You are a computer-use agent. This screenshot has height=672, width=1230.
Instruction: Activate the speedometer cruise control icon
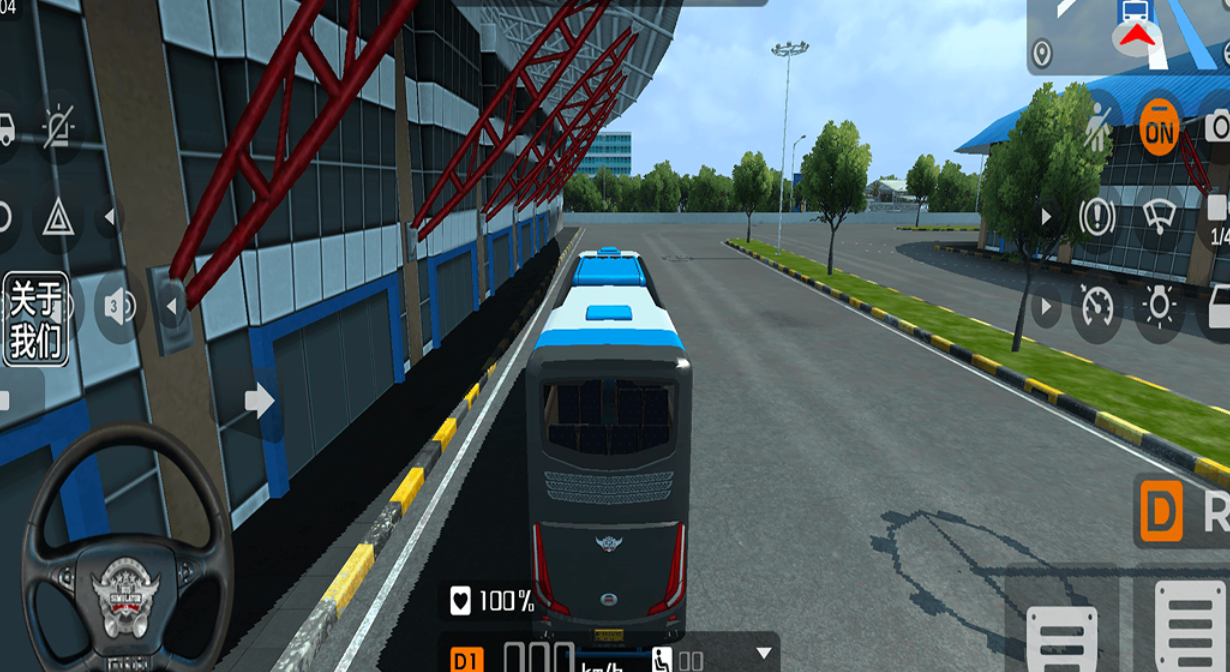click(x=1097, y=306)
